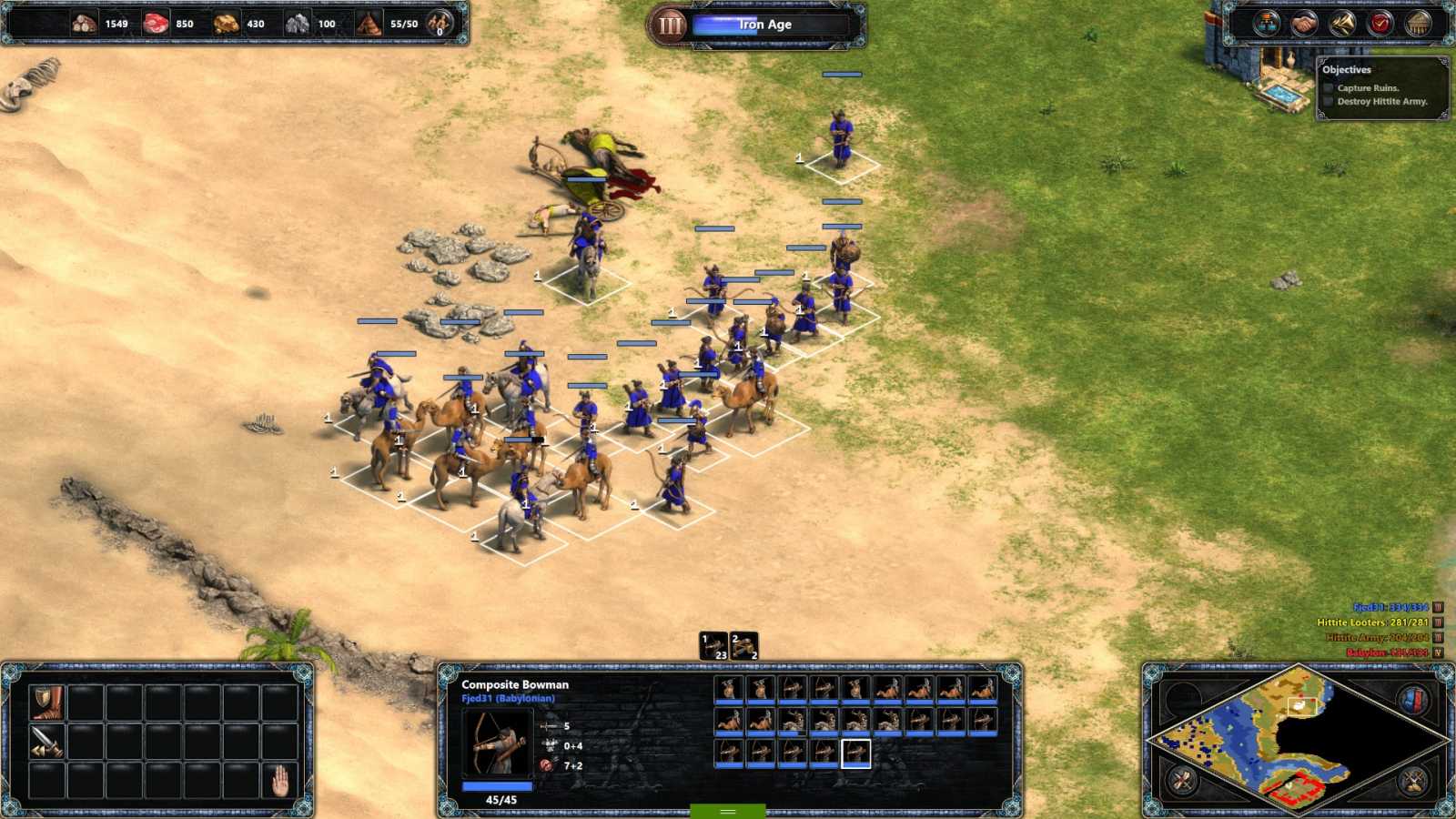
Task: Open the Diplomacy handshake menu
Action: (1303, 22)
